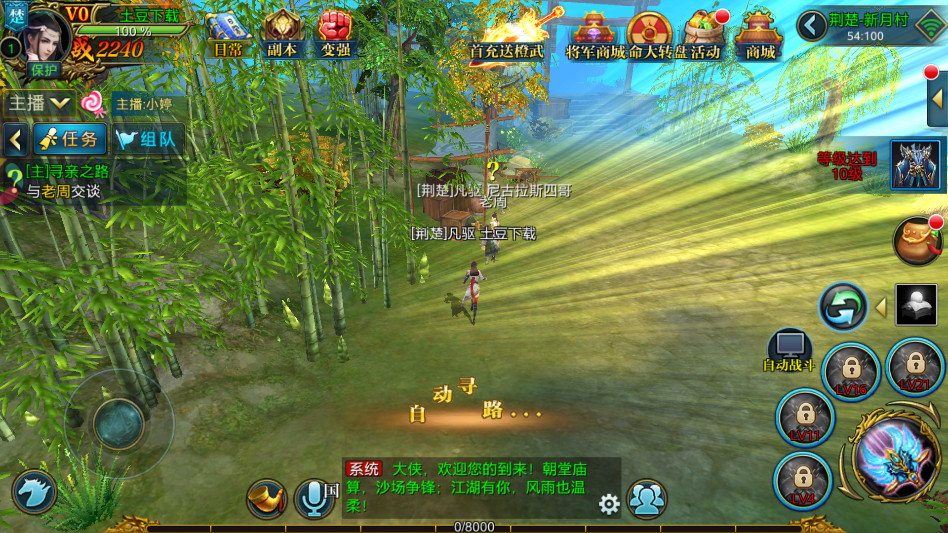Screen dimensions: 948x533
Task: Open the 副本 dungeon menu
Action: (282, 33)
